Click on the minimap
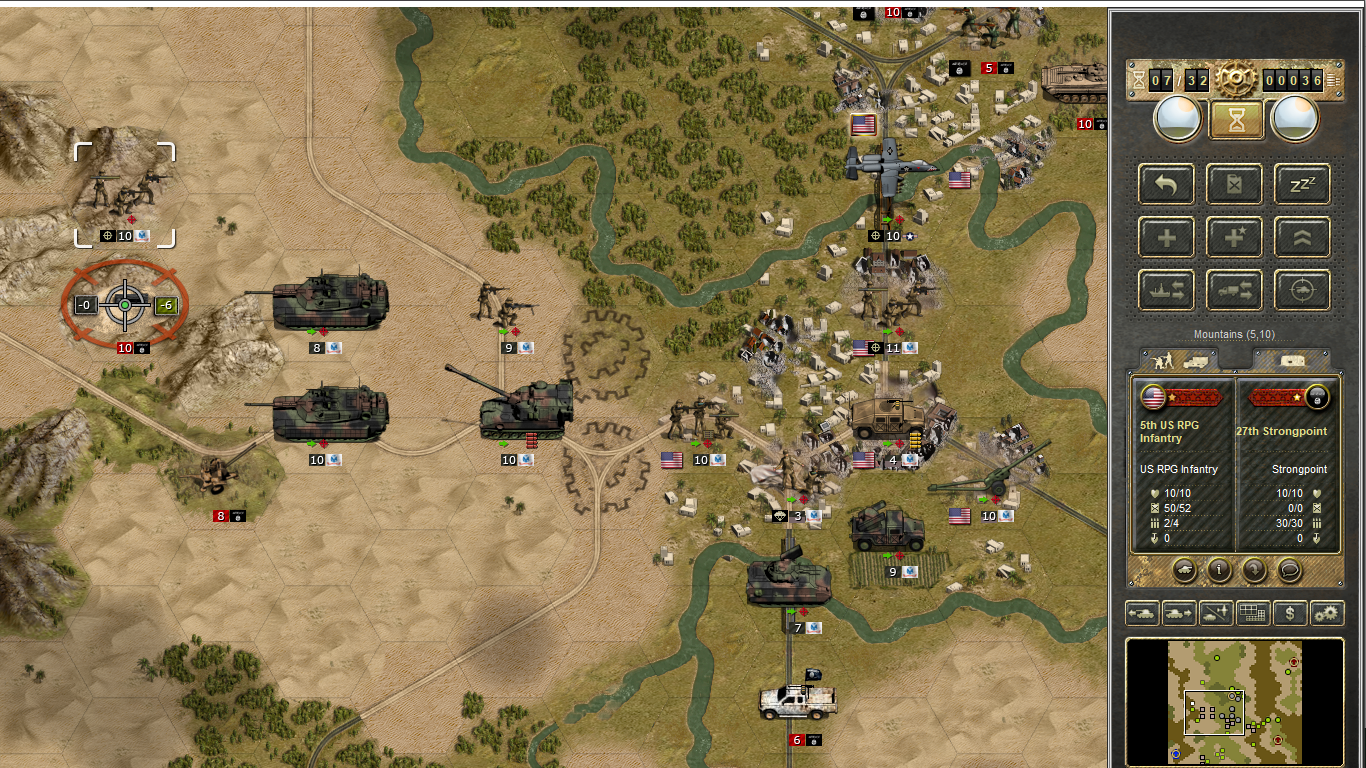Image resolution: width=1366 pixels, height=768 pixels. pos(1234,701)
